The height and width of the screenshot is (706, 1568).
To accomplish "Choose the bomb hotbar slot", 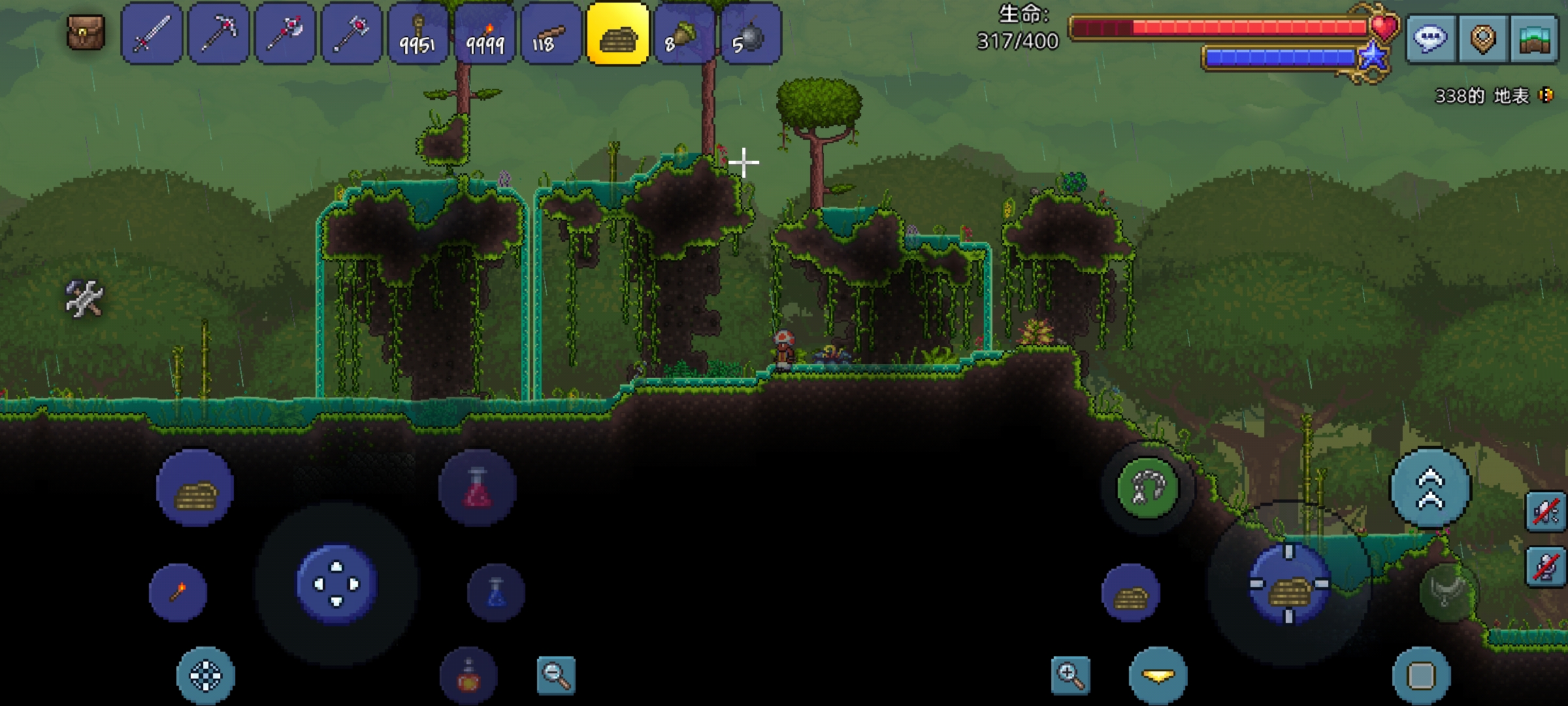I will coord(751,34).
